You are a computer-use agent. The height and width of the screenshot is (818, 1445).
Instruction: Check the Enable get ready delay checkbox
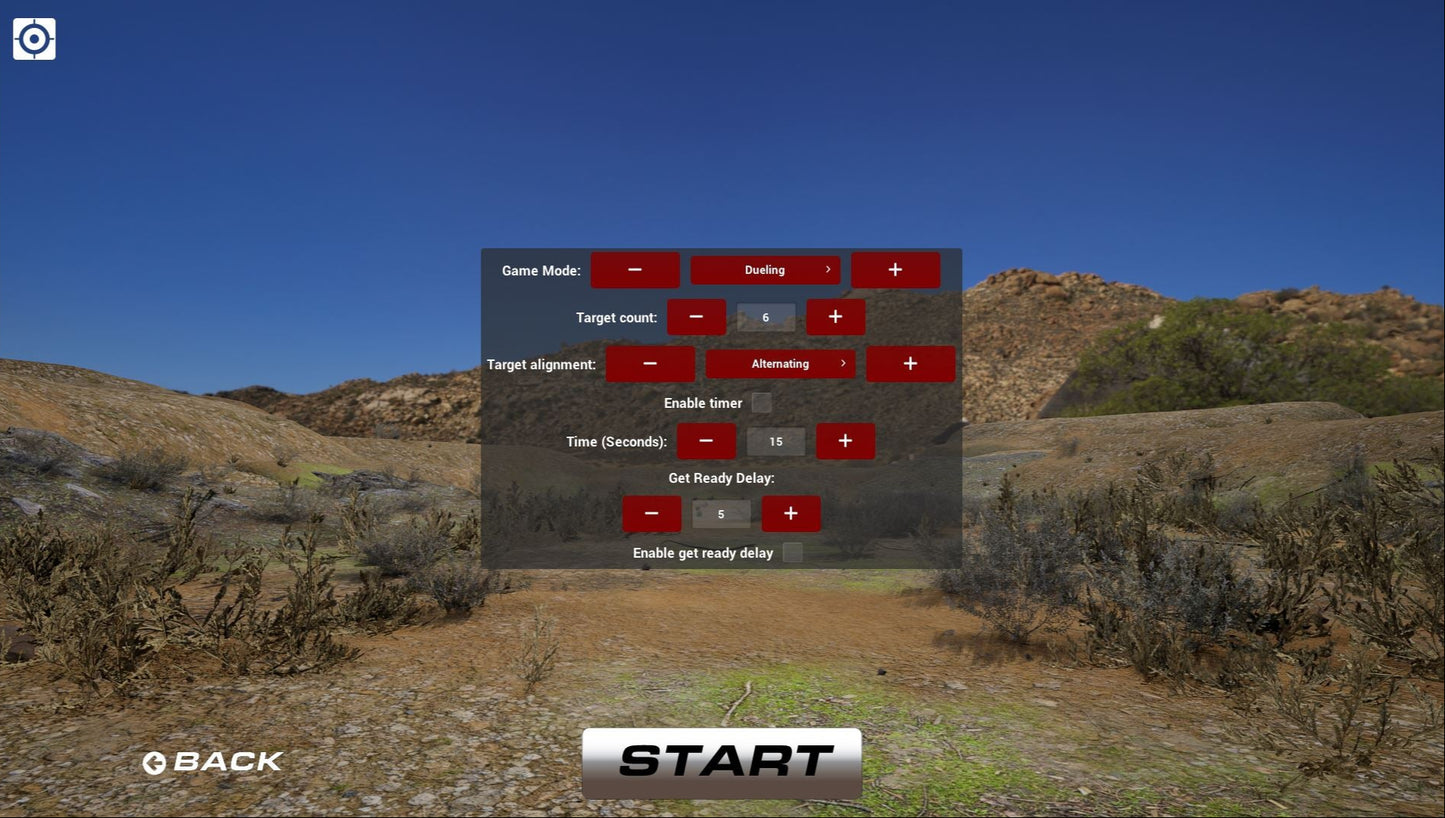pos(792,552)
